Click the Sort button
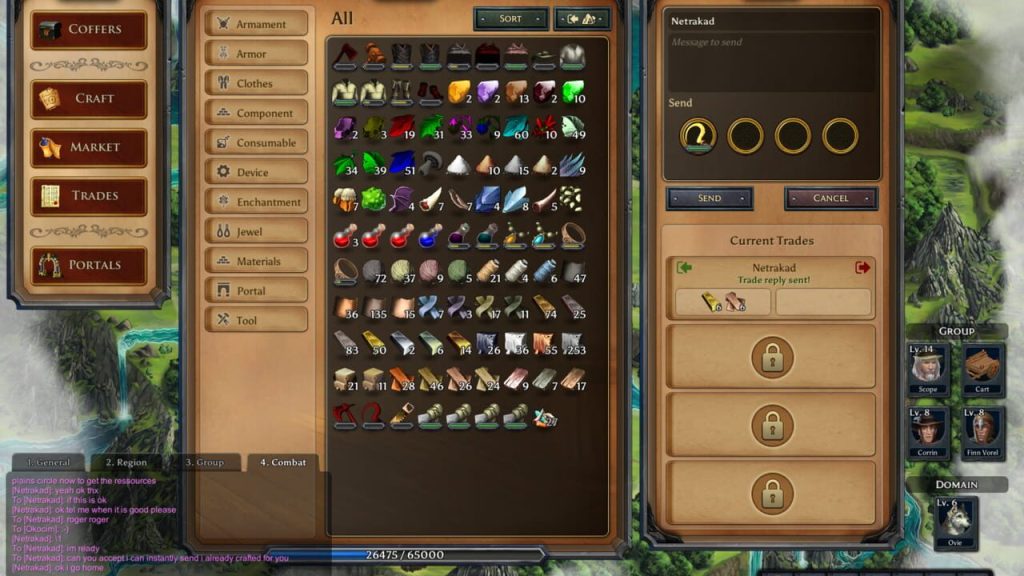 [x=510, y=19]
